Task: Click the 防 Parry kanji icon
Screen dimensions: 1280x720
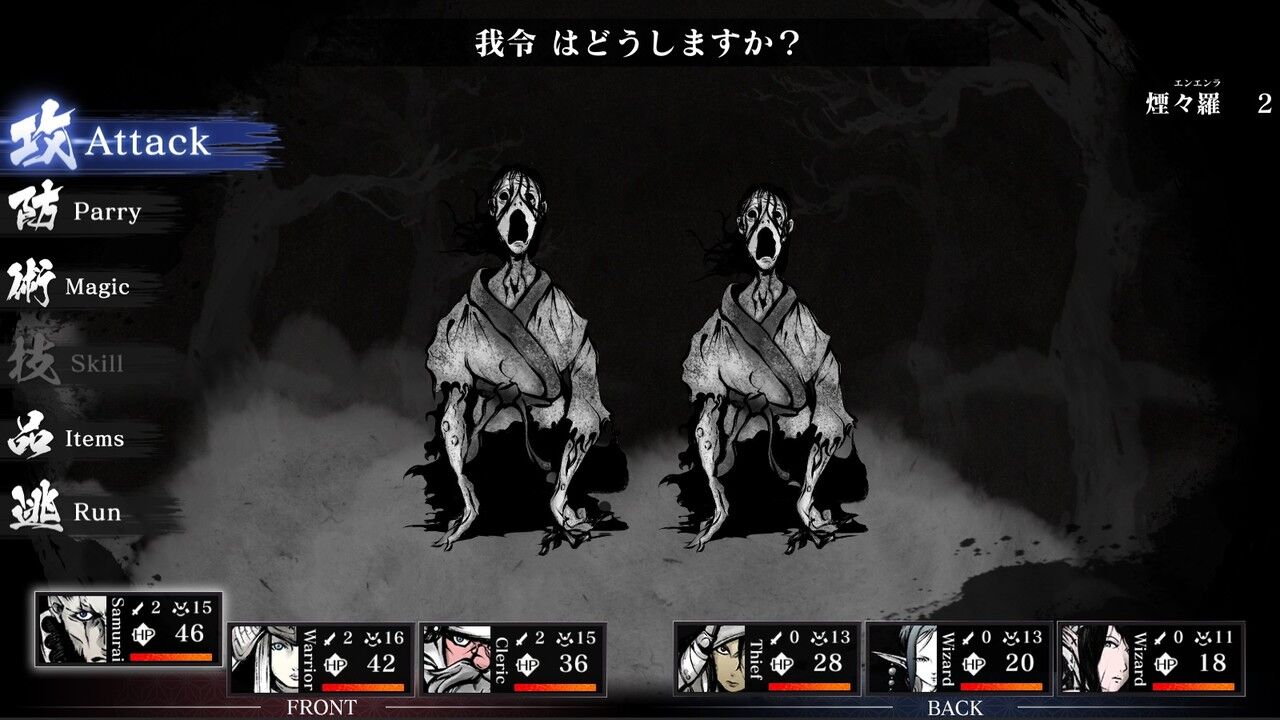Action: click(33, 210)
